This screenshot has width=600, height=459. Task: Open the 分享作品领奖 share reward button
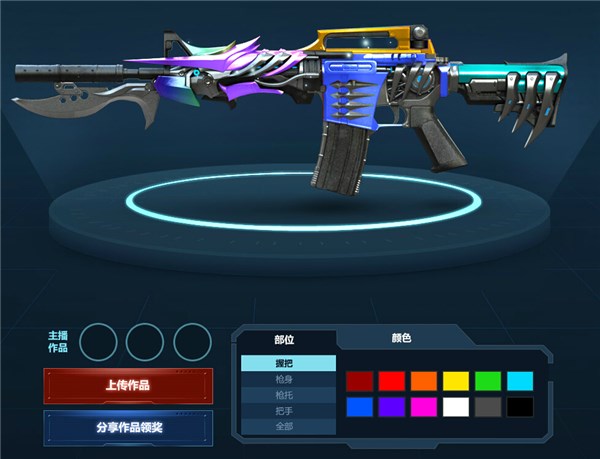pos(128,426)
